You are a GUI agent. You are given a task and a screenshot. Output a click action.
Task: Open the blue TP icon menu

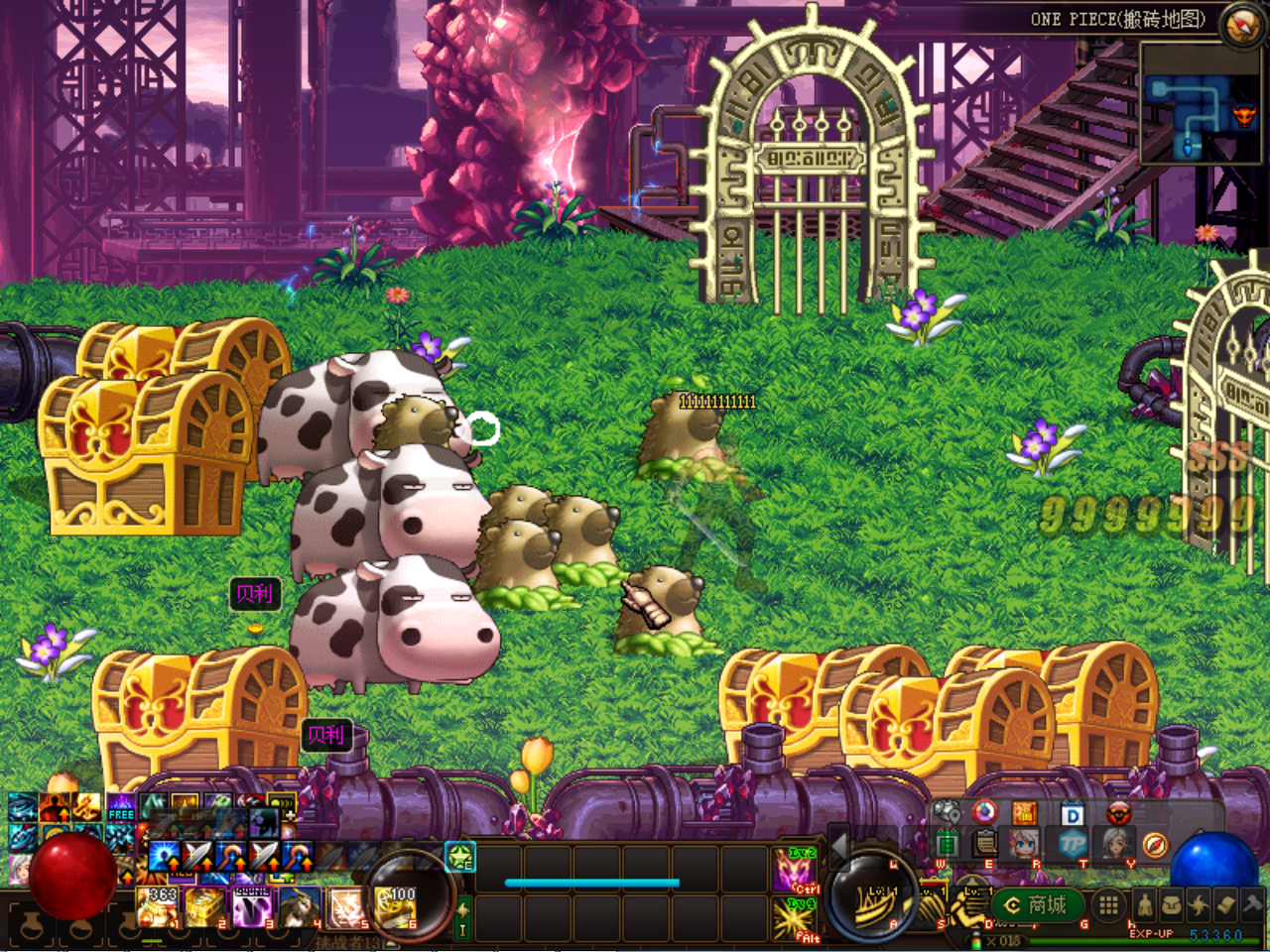click(x=1072, y=845)
